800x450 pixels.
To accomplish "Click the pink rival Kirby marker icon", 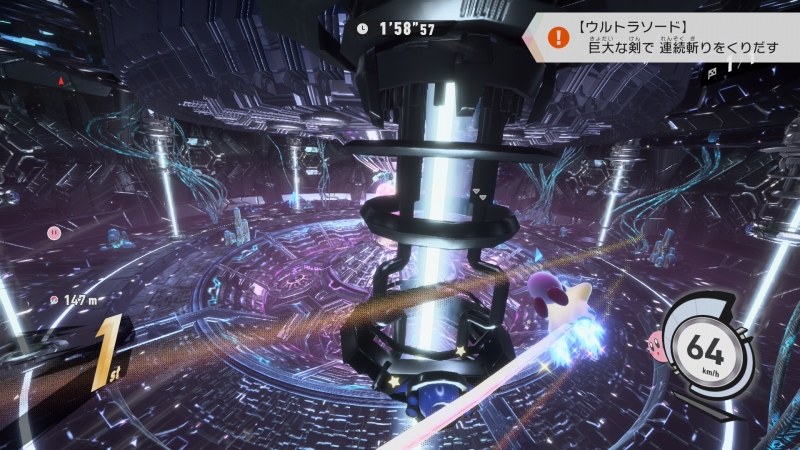I will point(53,232).
